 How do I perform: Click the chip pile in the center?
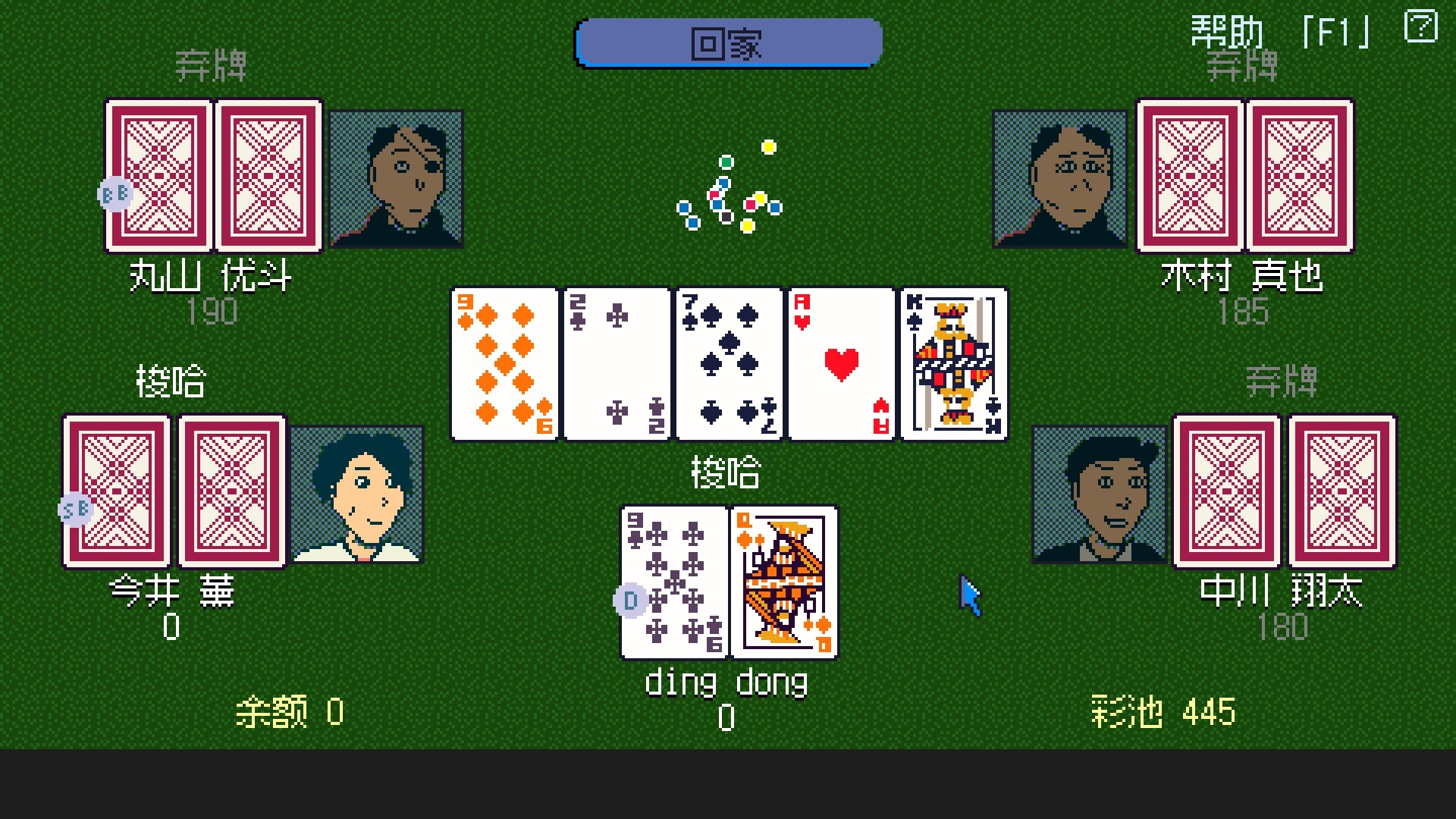(728, 190)
